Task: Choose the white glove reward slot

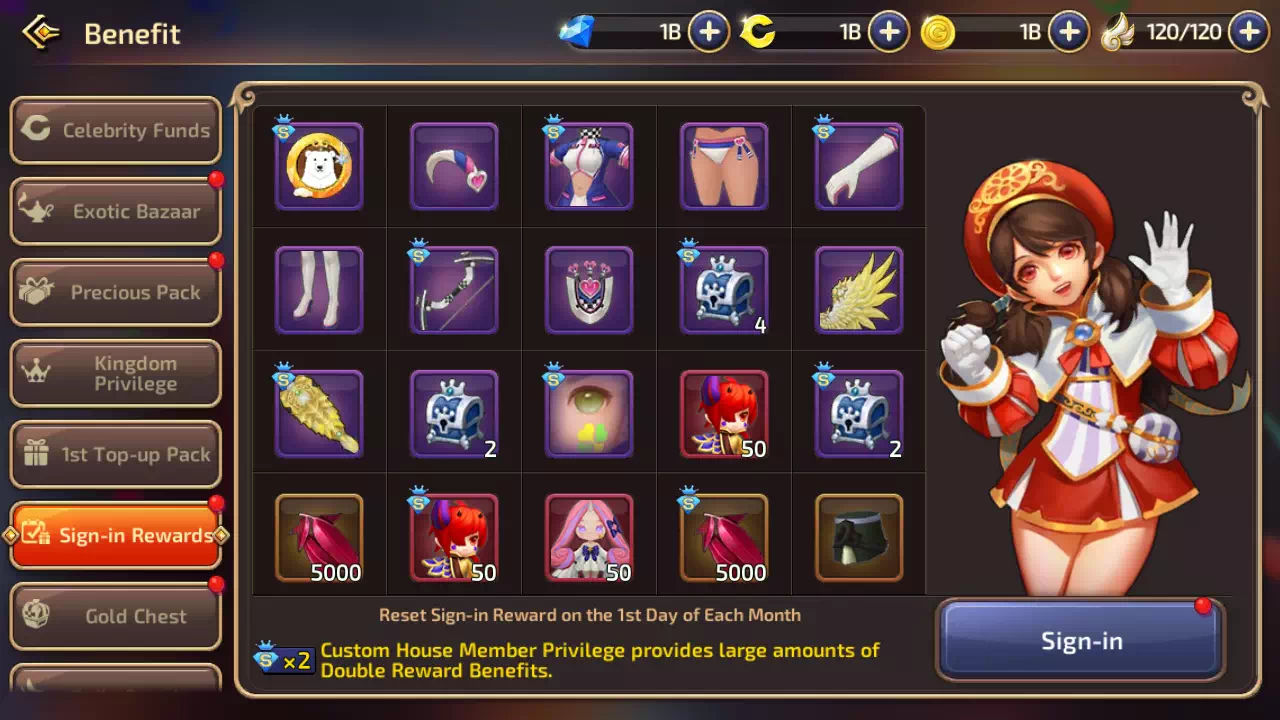Action: 859,166
